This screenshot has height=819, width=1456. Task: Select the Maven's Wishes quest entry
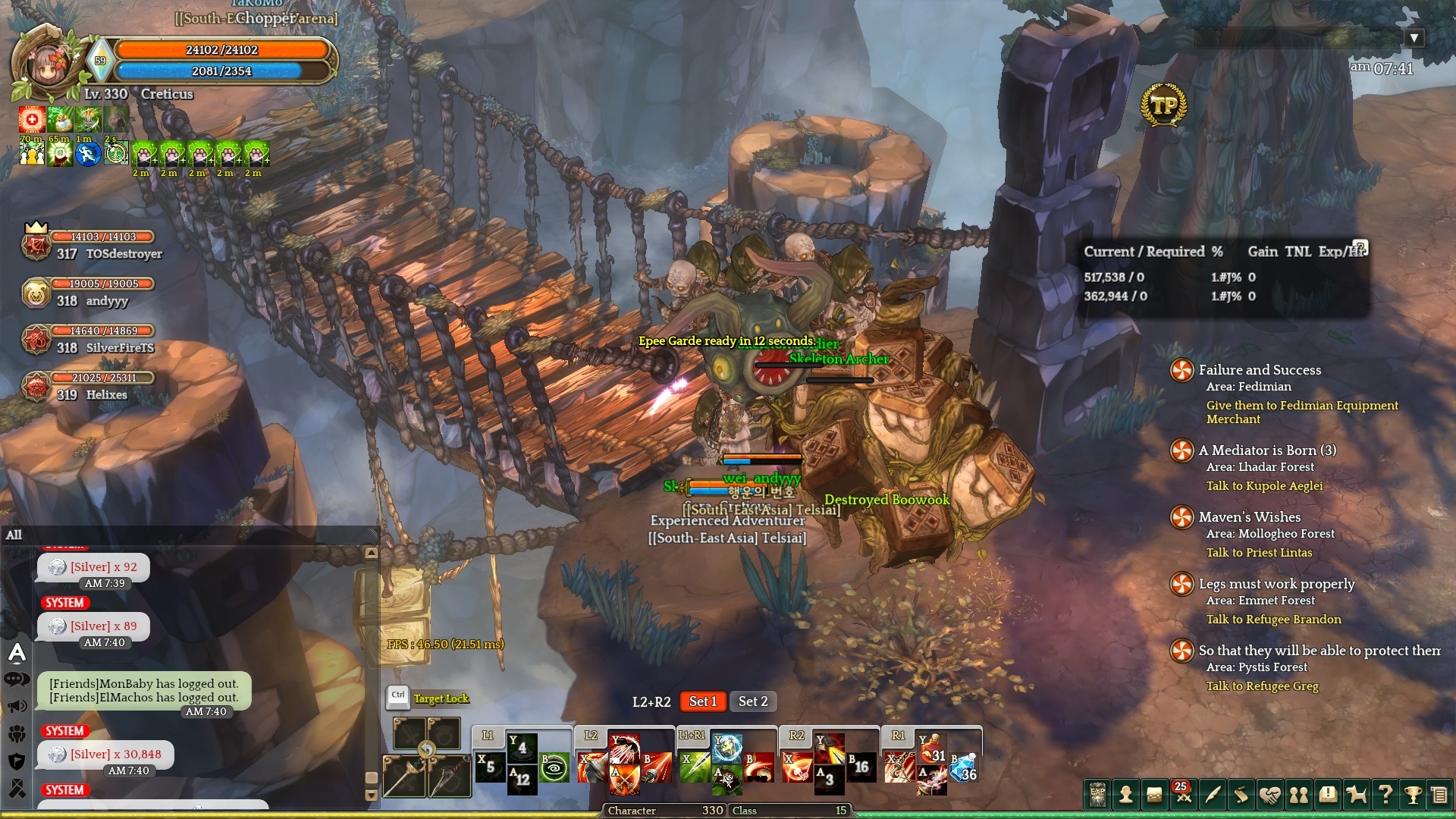pyautogui.click(x=1249, y=517)
